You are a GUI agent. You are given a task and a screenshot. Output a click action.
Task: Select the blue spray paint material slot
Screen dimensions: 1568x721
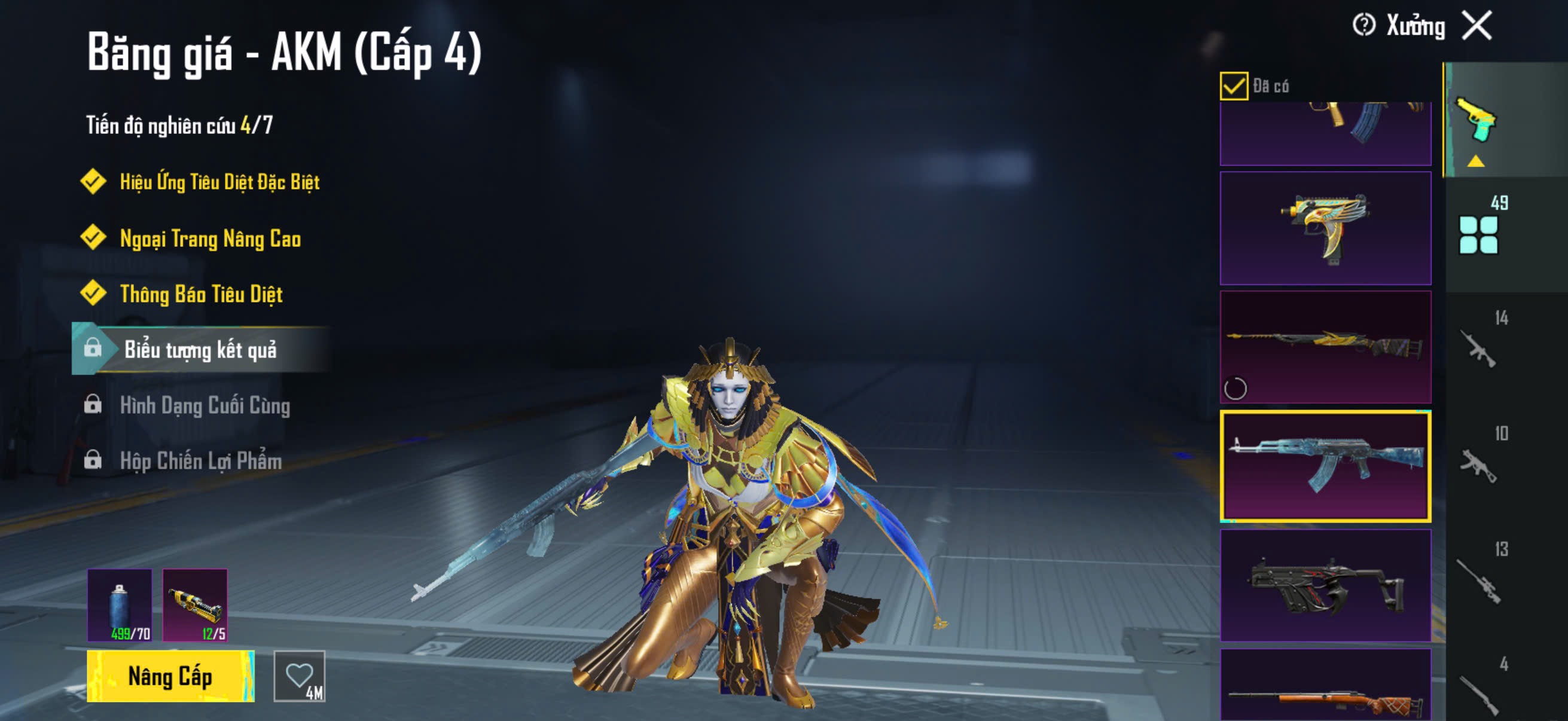120,605
